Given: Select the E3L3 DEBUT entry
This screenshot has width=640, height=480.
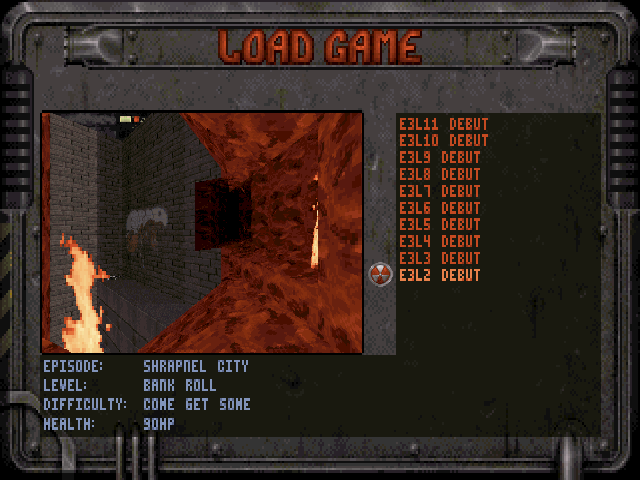Looking at the screenshot, I should [x=439, y=258].
